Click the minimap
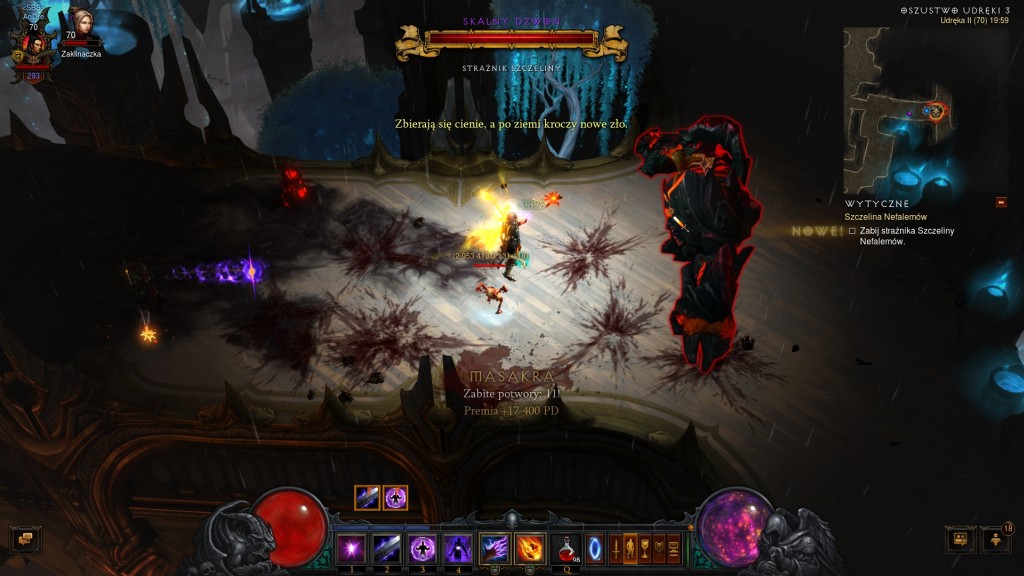The image size is (1024, 576). 896,110
